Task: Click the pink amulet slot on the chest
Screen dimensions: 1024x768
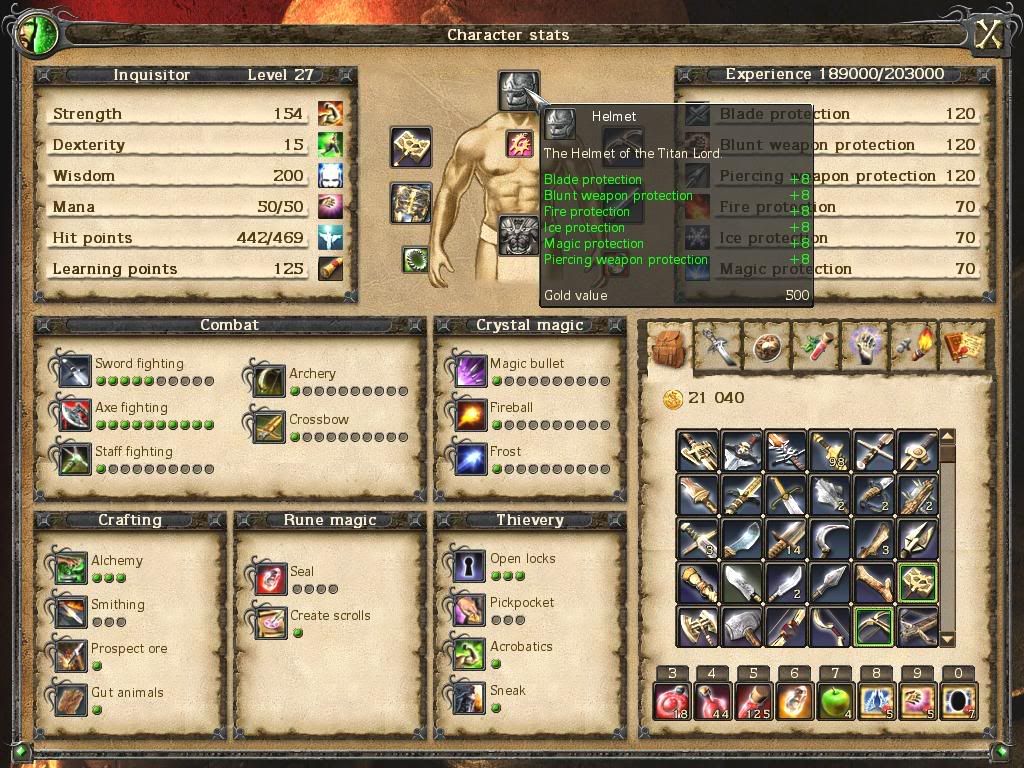Action: [519, 144]
